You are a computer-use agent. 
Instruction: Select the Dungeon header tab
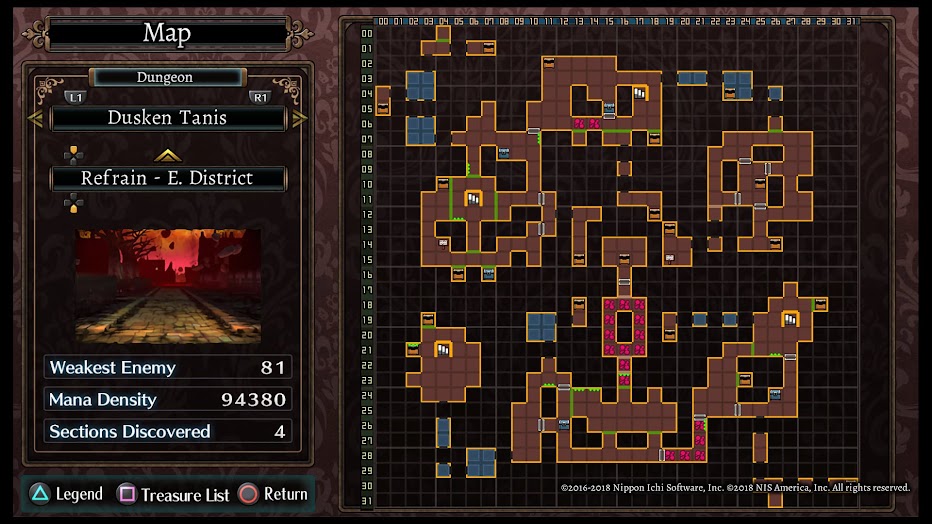pyautogui.click(x=166, y=77)
